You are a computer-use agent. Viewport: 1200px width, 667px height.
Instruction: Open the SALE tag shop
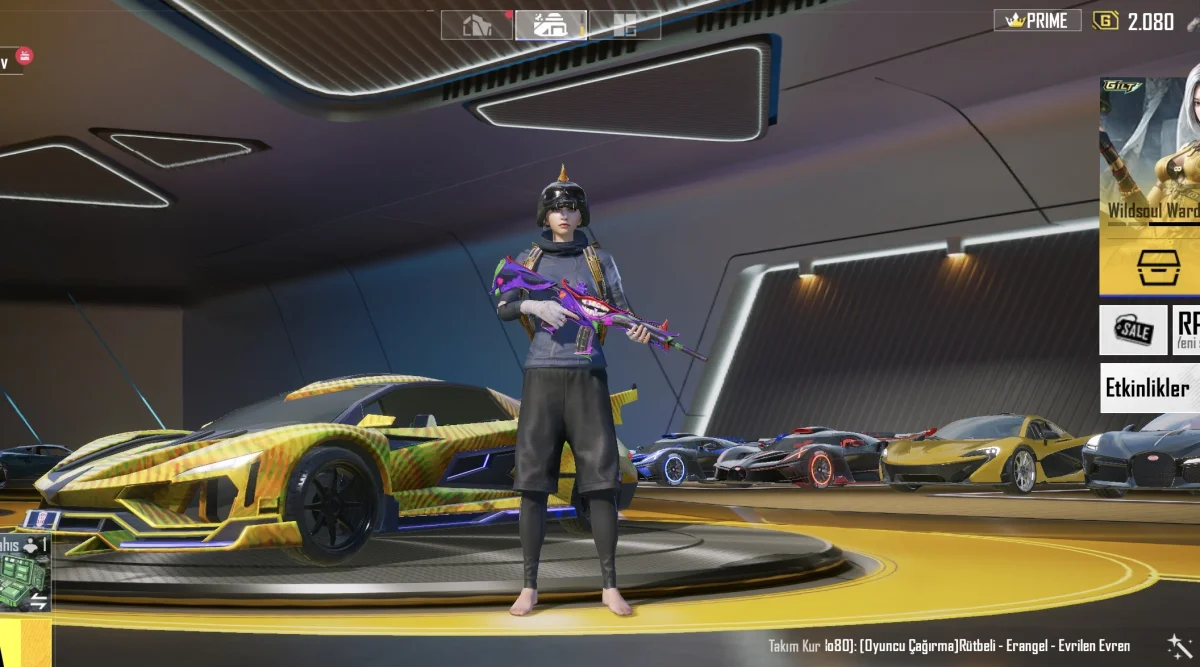click(x=1133, y=330)
